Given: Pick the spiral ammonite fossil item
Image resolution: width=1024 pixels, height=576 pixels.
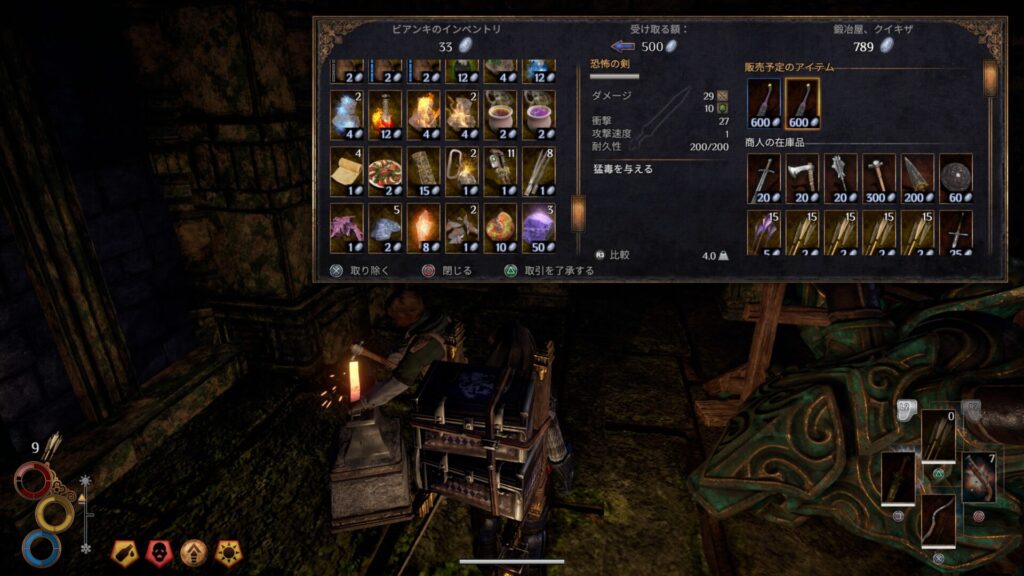Looking at the screenshot, I should (501, 228).
